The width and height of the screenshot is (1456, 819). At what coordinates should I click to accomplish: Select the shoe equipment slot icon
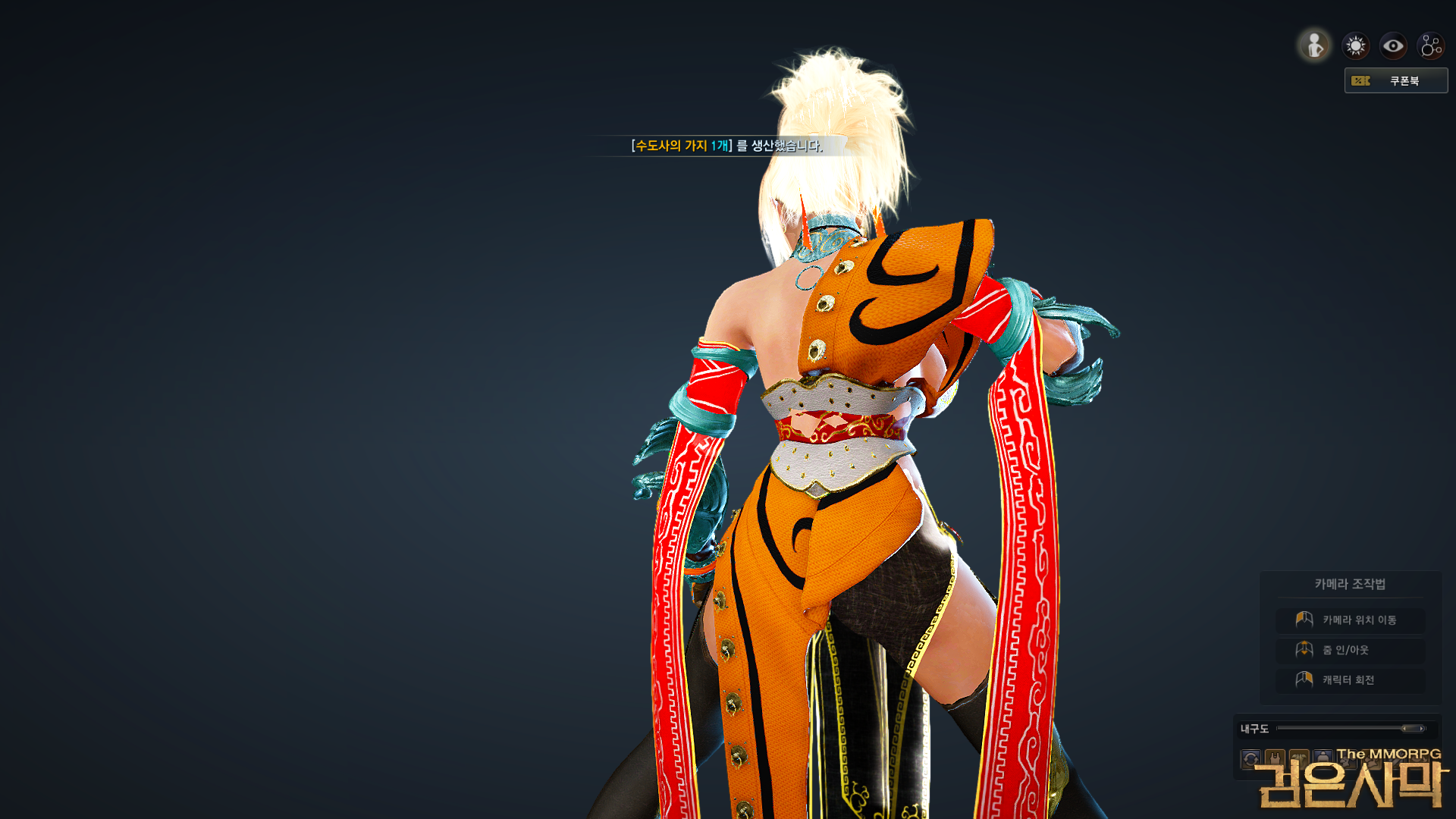1372,758
